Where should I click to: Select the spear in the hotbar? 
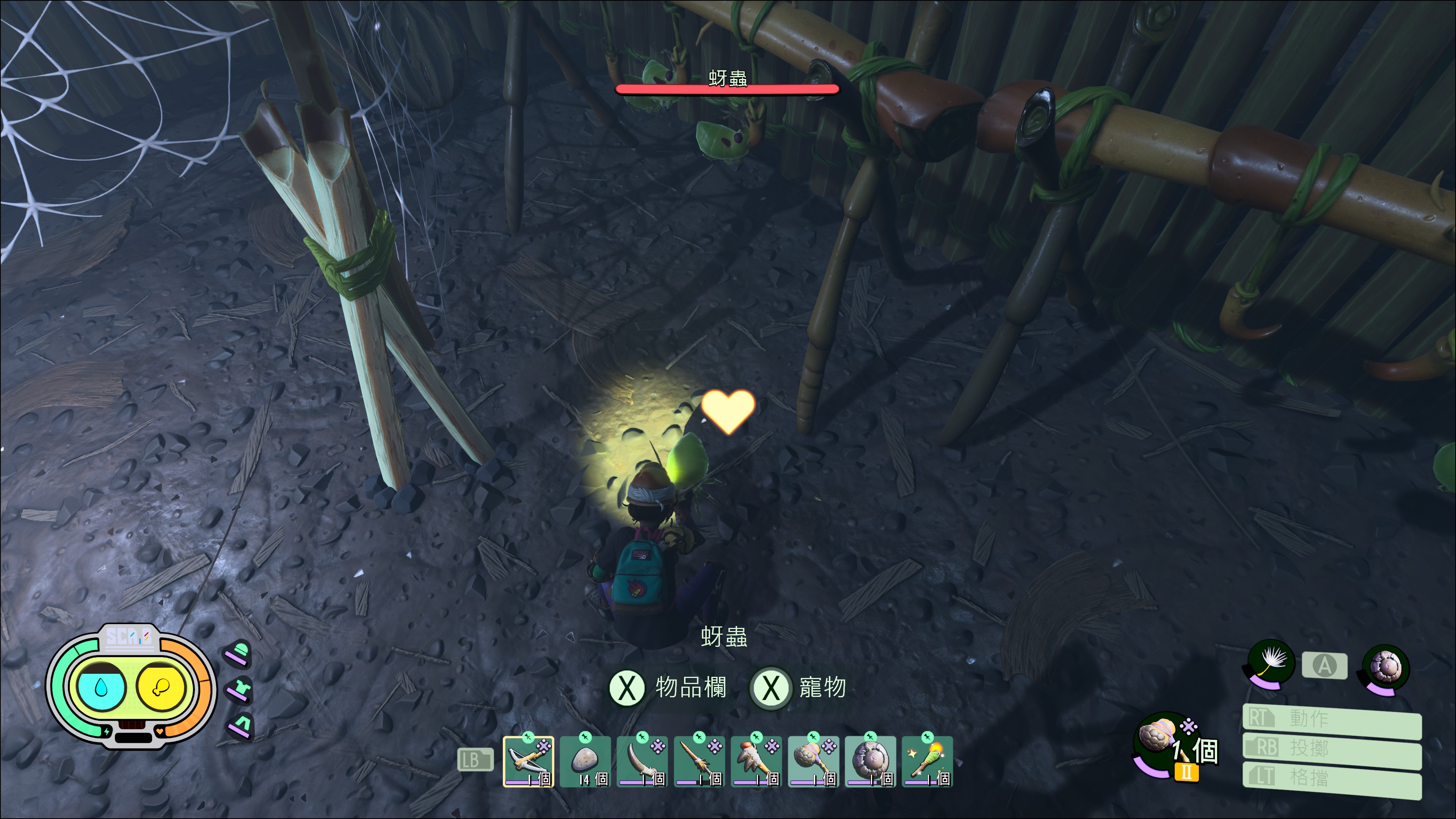tap(699, 761)
